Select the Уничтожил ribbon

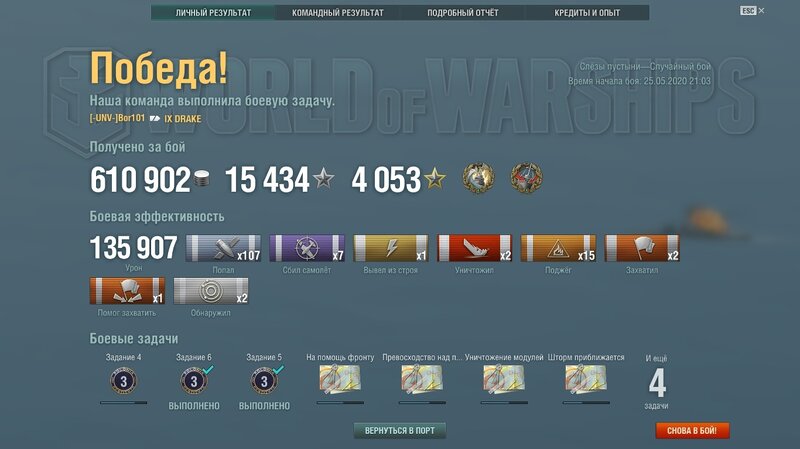pos(475,249)
